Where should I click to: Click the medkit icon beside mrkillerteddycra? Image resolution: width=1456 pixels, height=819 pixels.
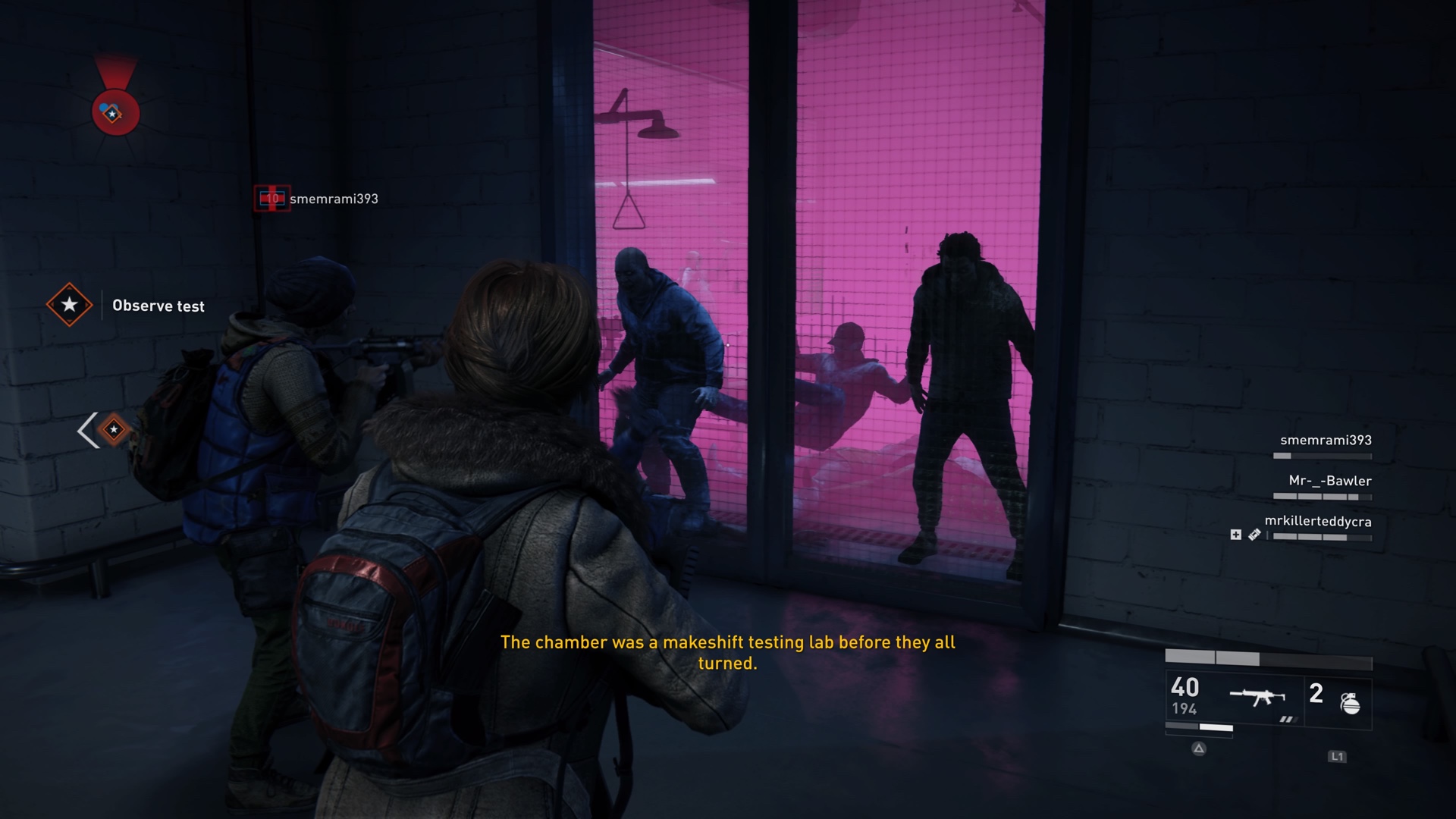pos(1236,535)
